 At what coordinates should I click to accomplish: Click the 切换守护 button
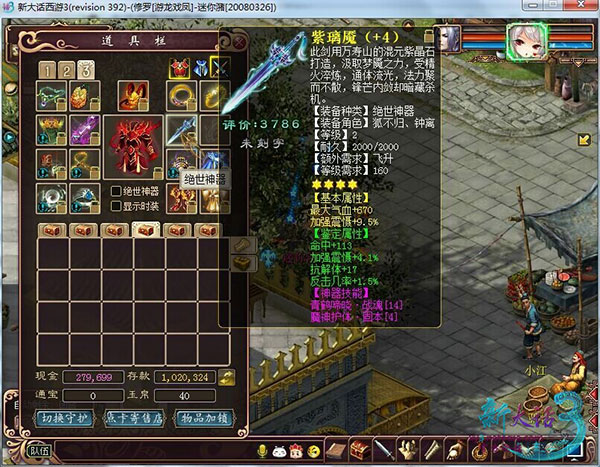pyautogui.click(x=67, y=417)
